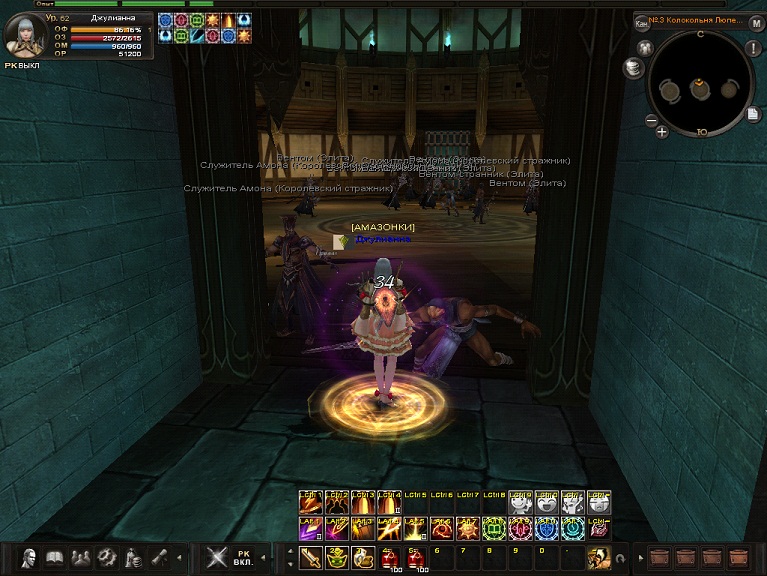Open the coin stack shop icon
Image resolution: width=767 pixels, height=576 pixels.
(632, 67)
